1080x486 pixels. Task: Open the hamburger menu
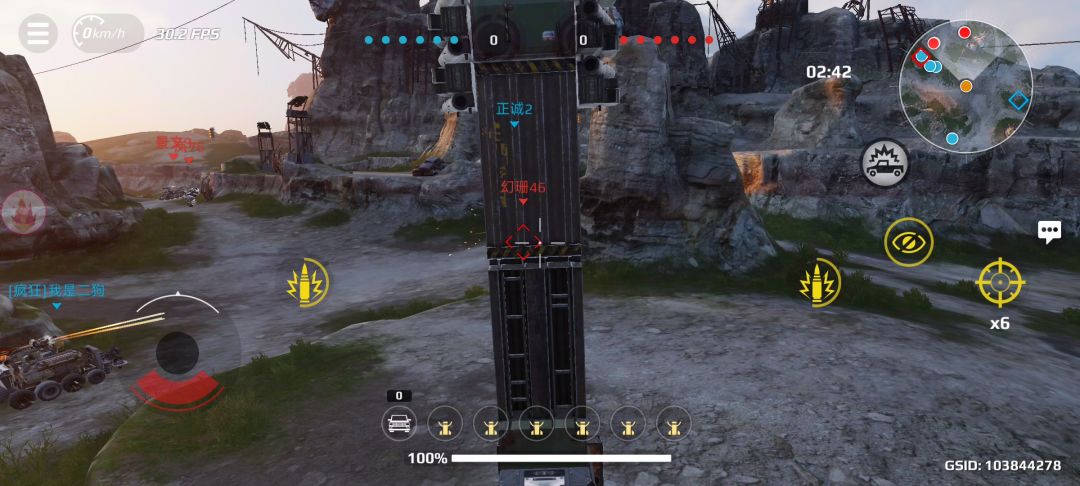38,33
